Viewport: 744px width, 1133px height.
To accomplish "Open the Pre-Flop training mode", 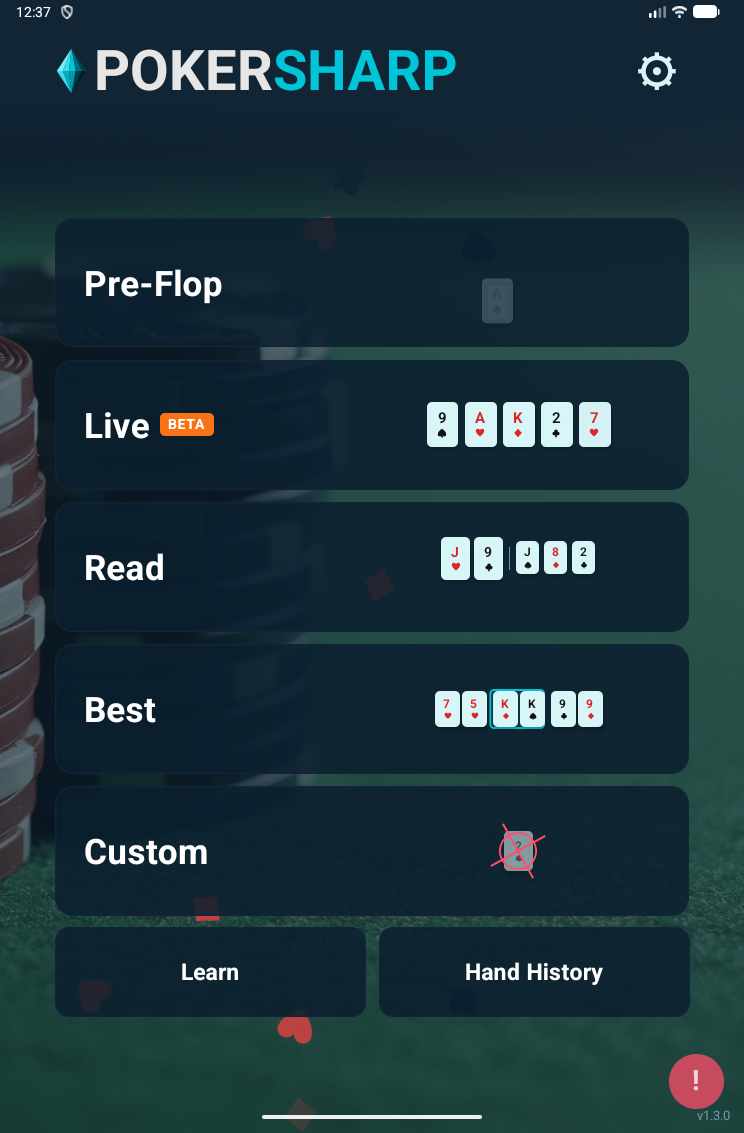I will click(x=371, y=283).
